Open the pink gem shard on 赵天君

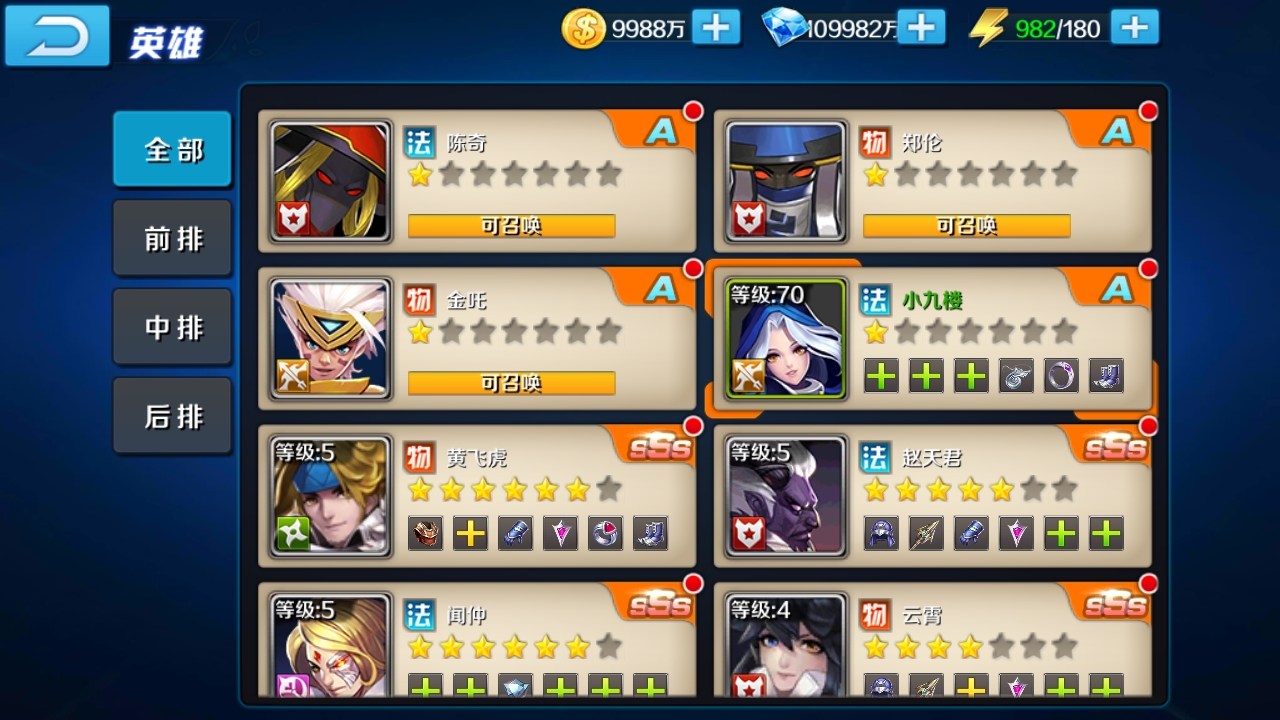pos(1014,533)
